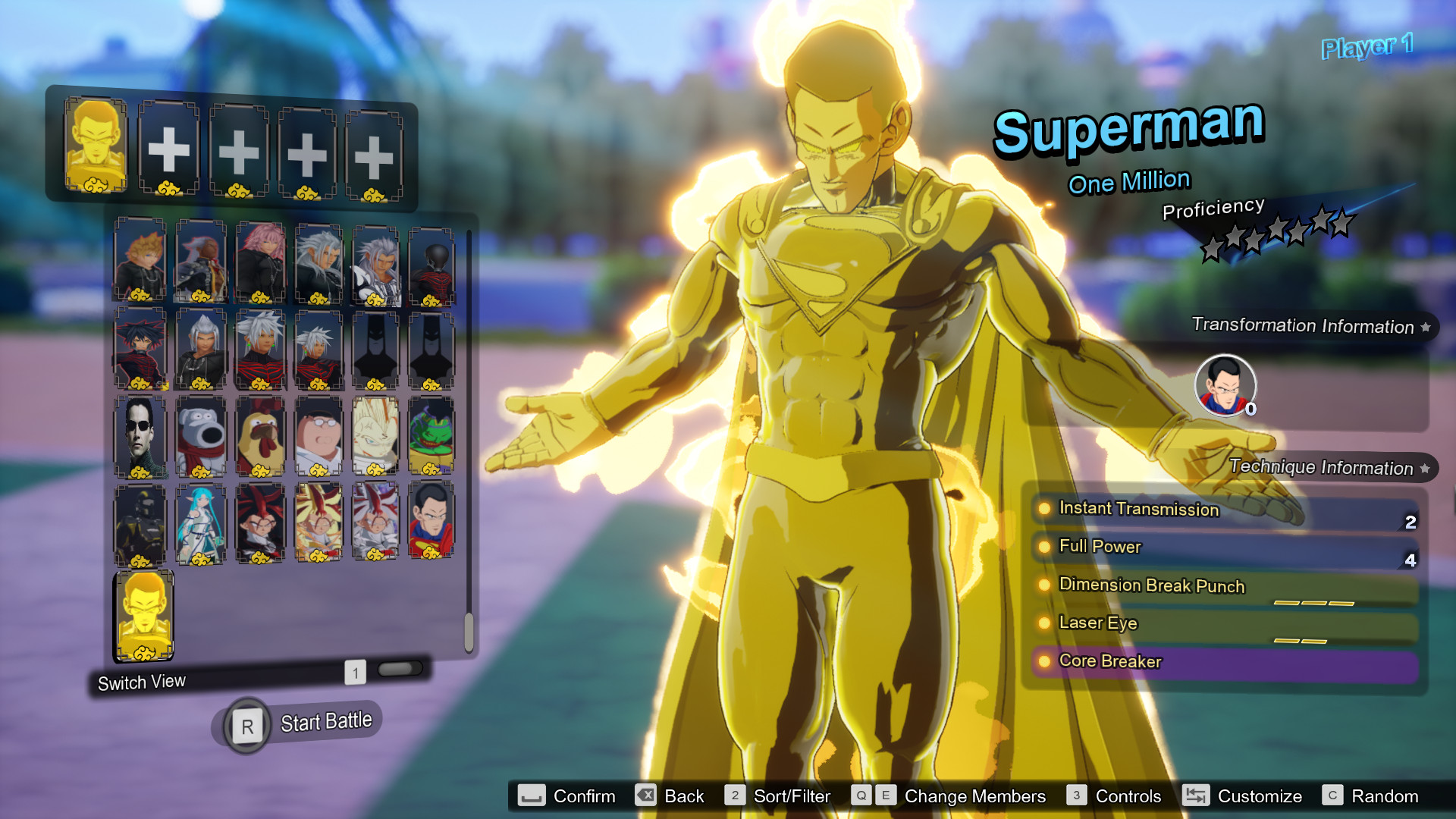Pick Brian Griffin from the roster
Viewport: 1456px width, 819px height.
[201, 438]
